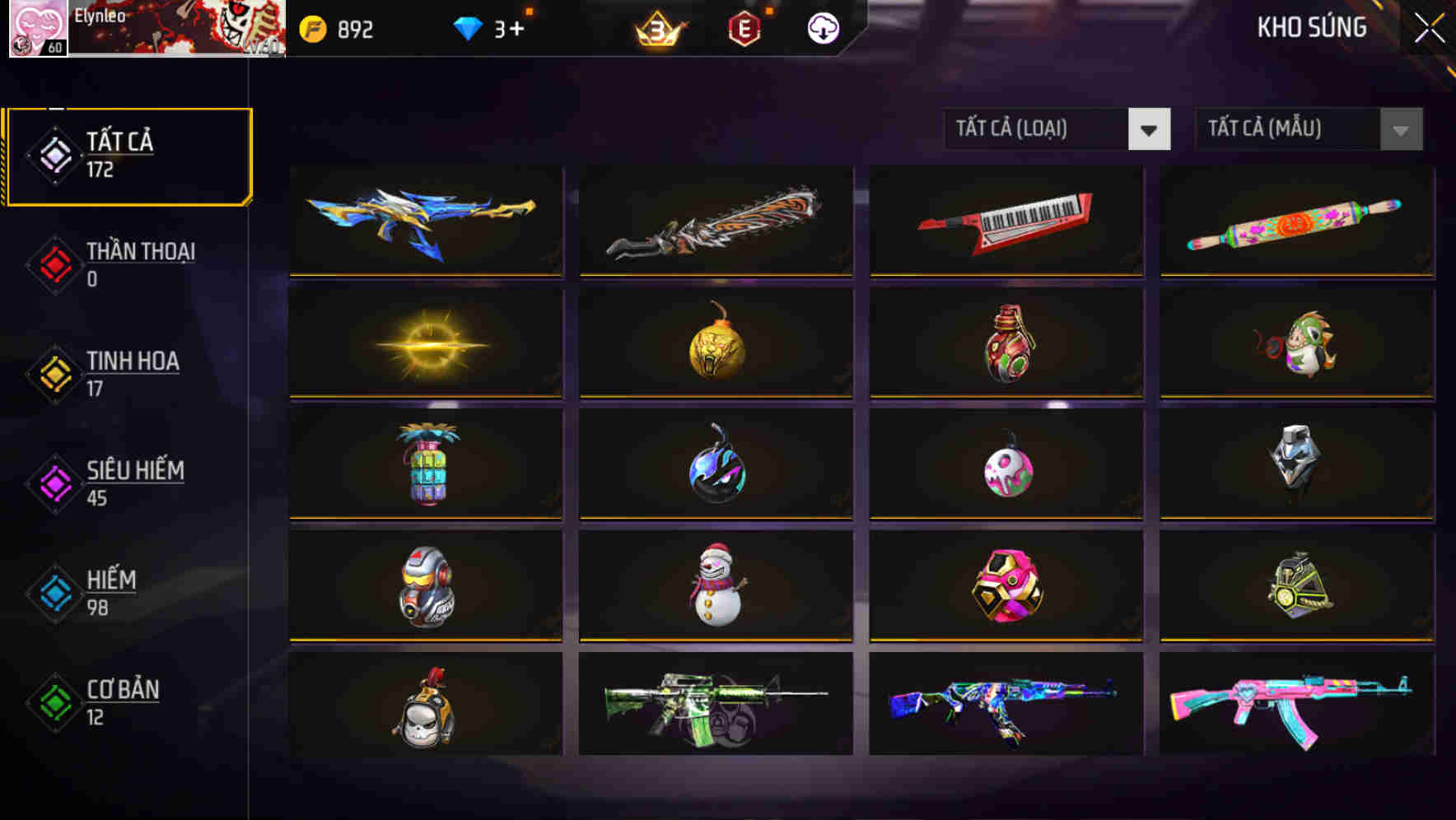Image resolution: width=1456 pixels, height=820 pixels.
Task: Select the THẦN THOẠI rarity diamond icon
Action: [54, 264]
